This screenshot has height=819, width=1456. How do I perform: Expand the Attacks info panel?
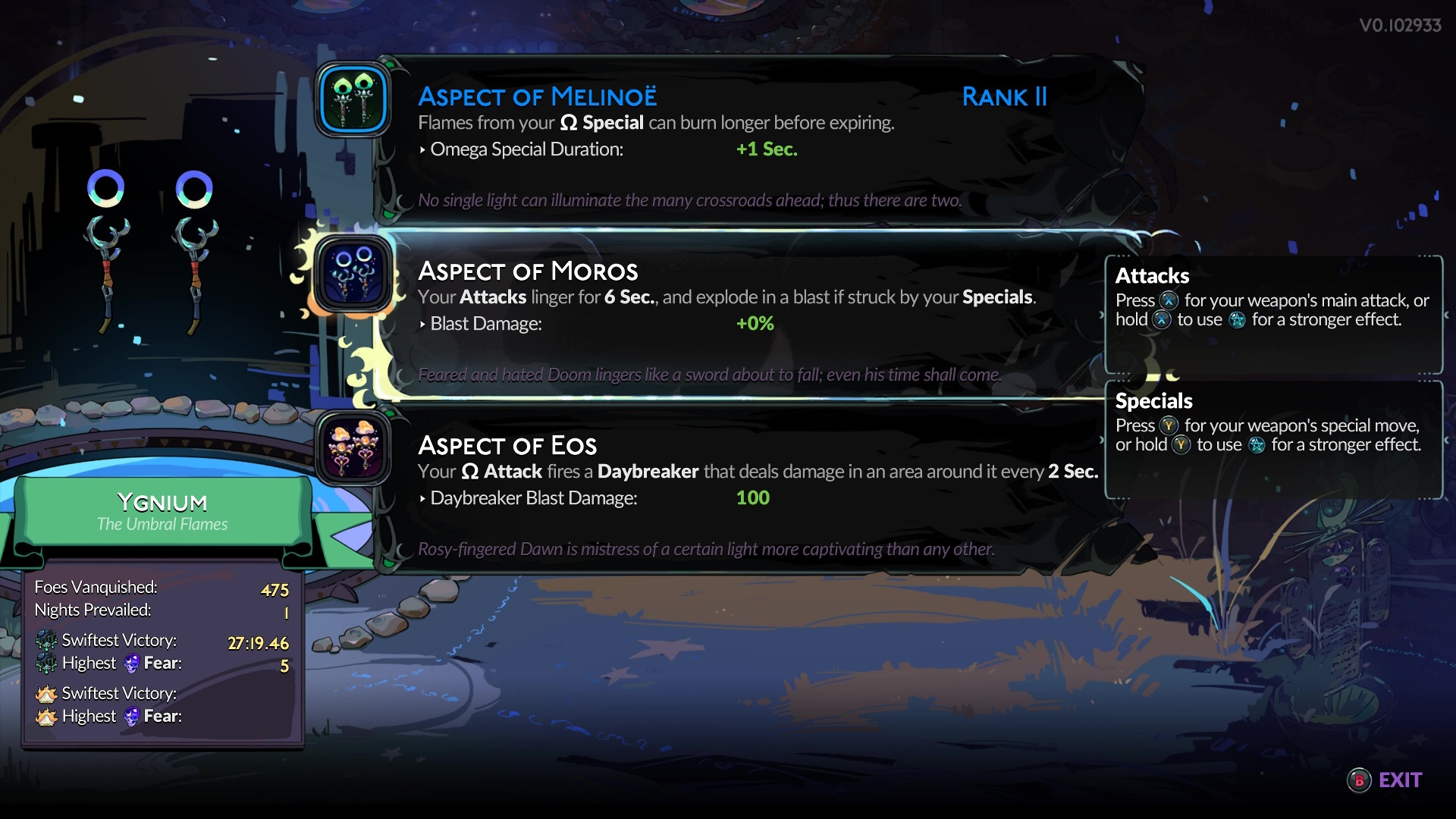tap(1272, 315)
